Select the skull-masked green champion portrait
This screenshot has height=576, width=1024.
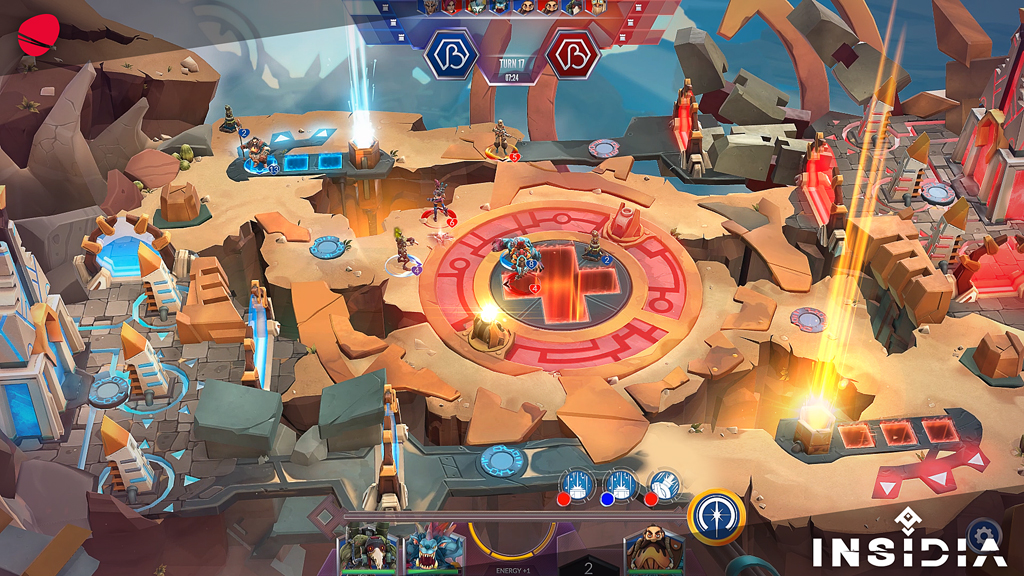(x=371, y=548)
